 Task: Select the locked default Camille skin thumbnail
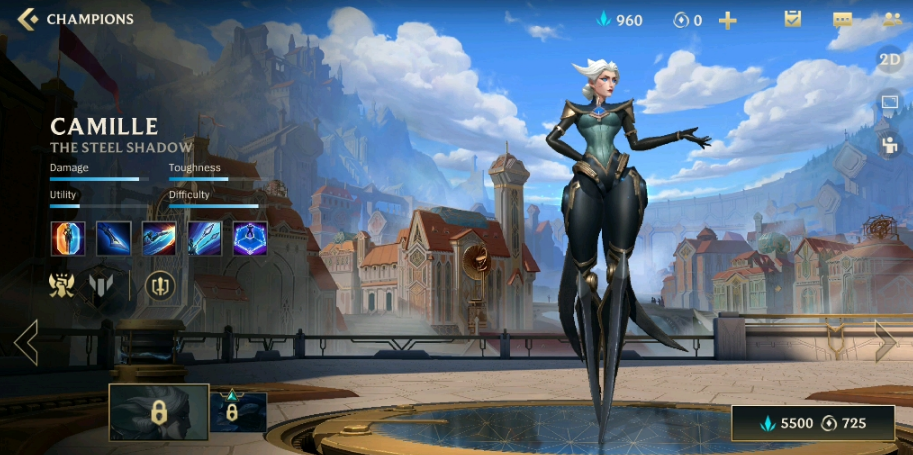[158, 412]
